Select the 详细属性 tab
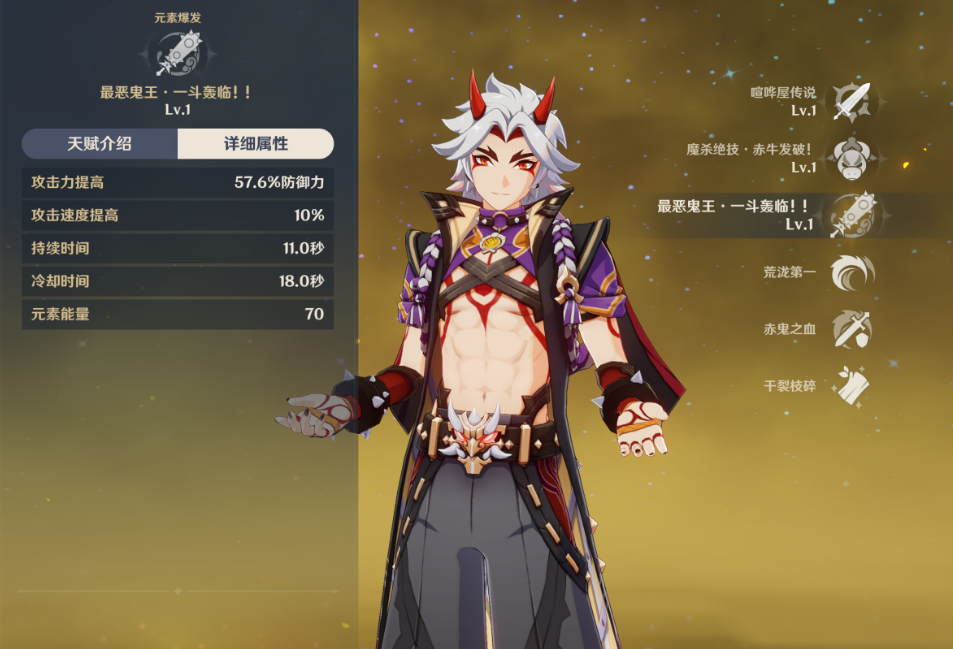The width and height of the screenshot is (953, 649). tap(255, 144)
